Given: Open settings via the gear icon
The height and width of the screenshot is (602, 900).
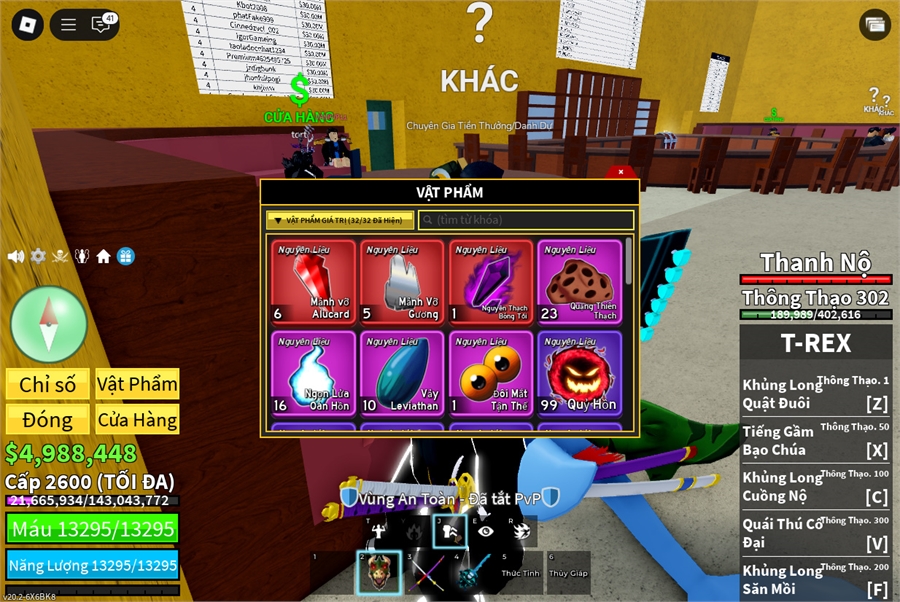Looking at the screenshot, I should click(38, 256).
